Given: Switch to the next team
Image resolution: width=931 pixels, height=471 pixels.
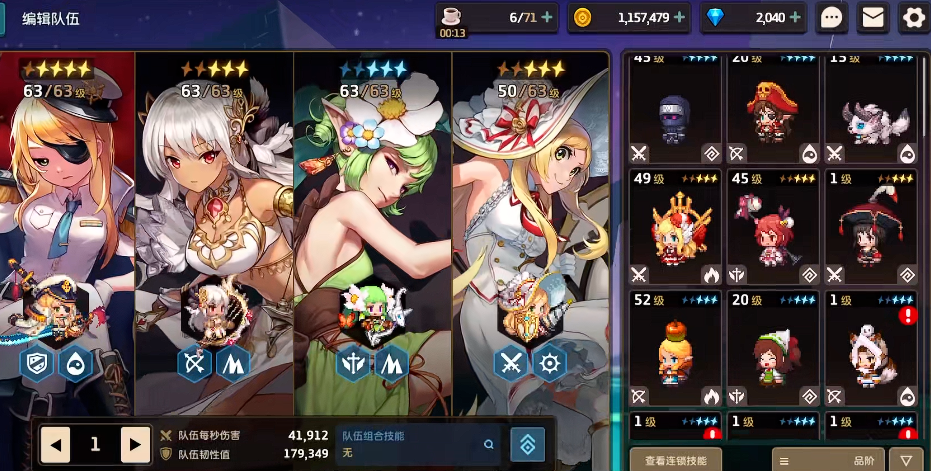Looking at the screenshot, I should point(135,443).
